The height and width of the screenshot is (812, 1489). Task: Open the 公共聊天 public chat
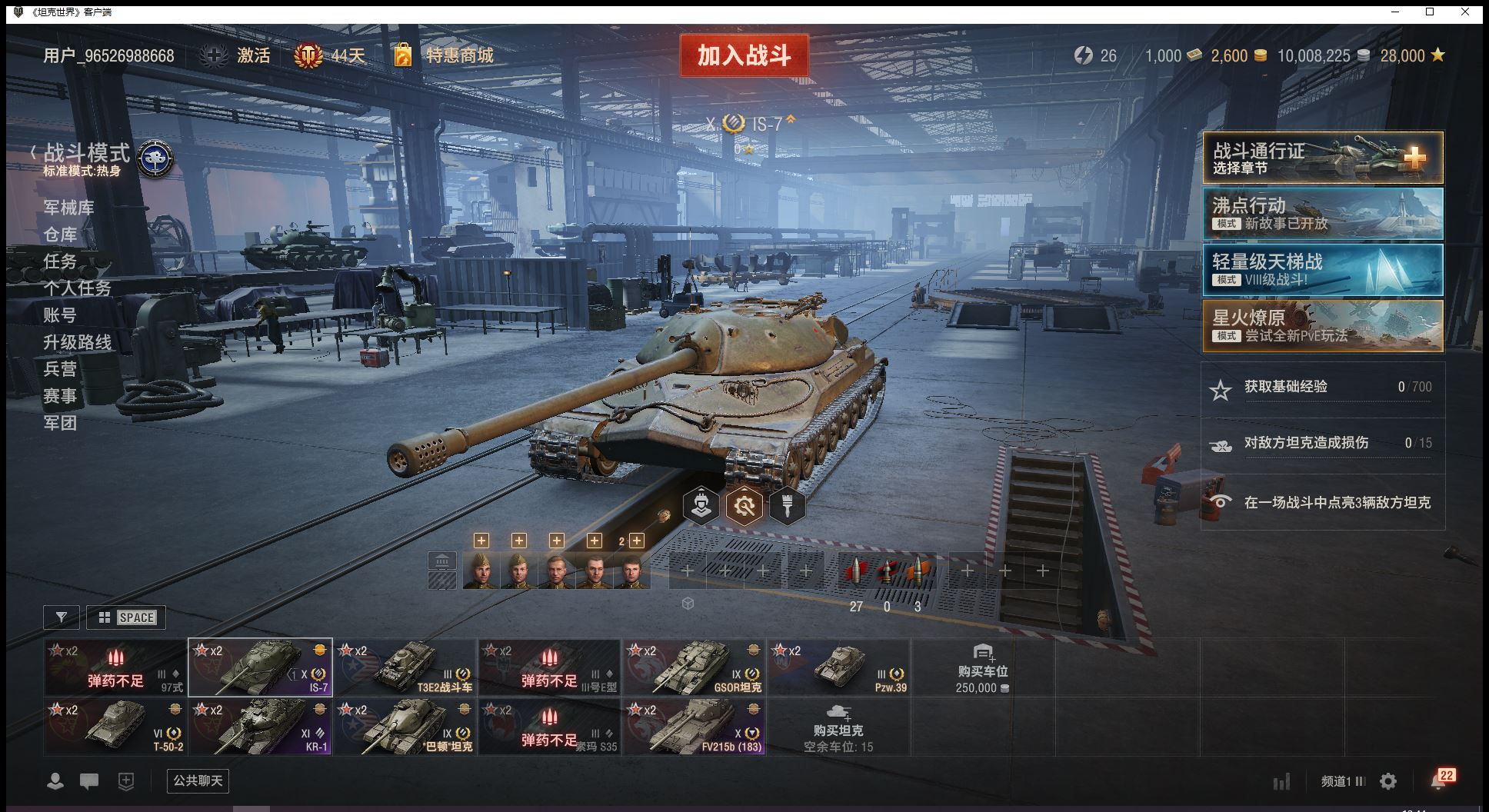click(x=198, y=781)
